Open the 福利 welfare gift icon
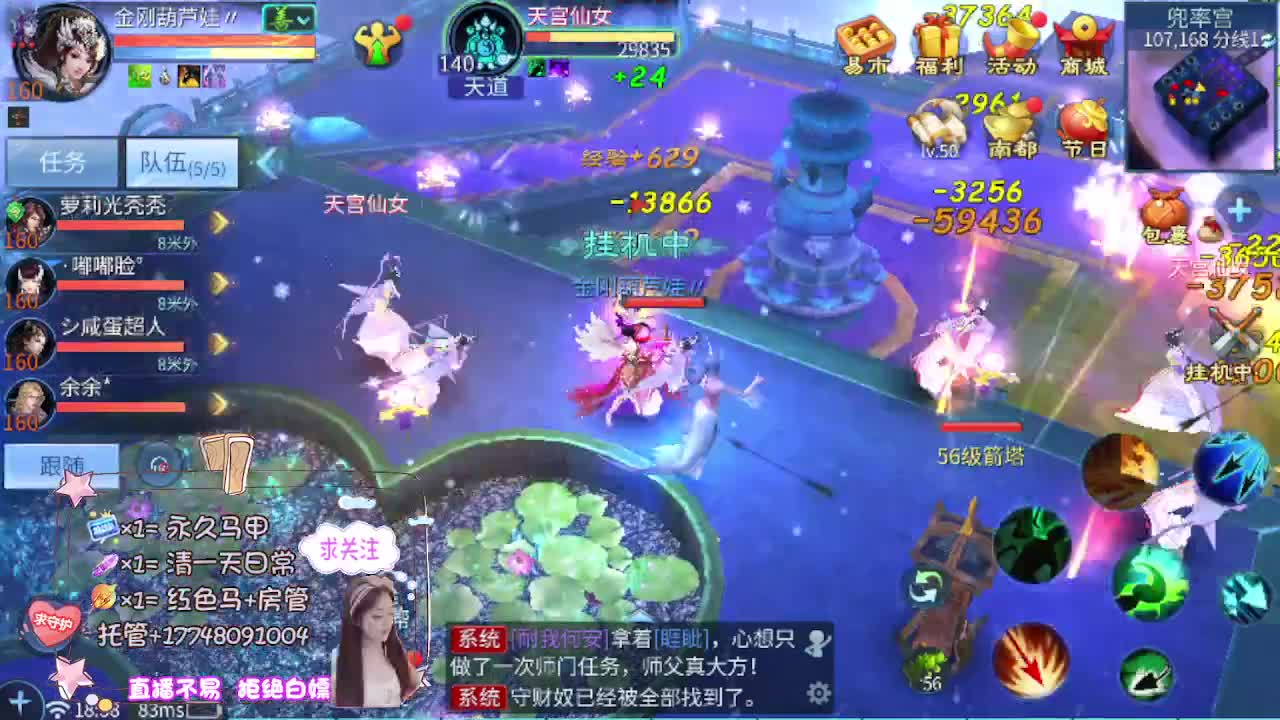 click(940, 40)
